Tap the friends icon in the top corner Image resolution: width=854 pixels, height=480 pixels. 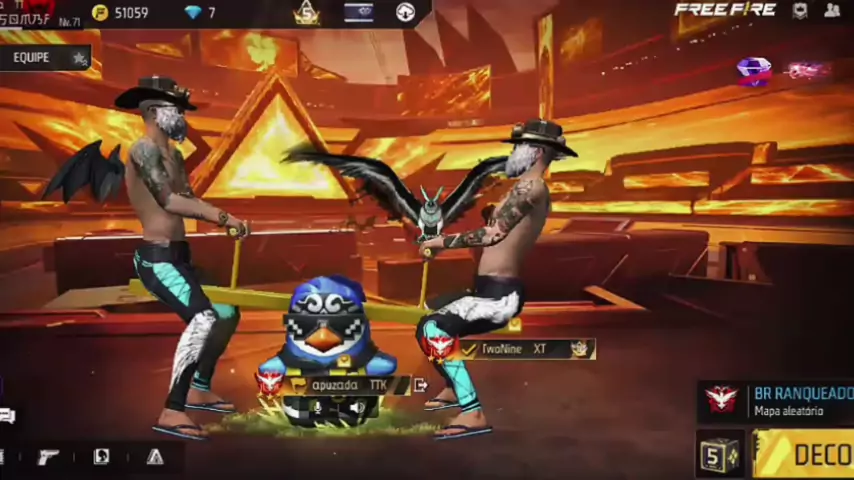[832, 11]
